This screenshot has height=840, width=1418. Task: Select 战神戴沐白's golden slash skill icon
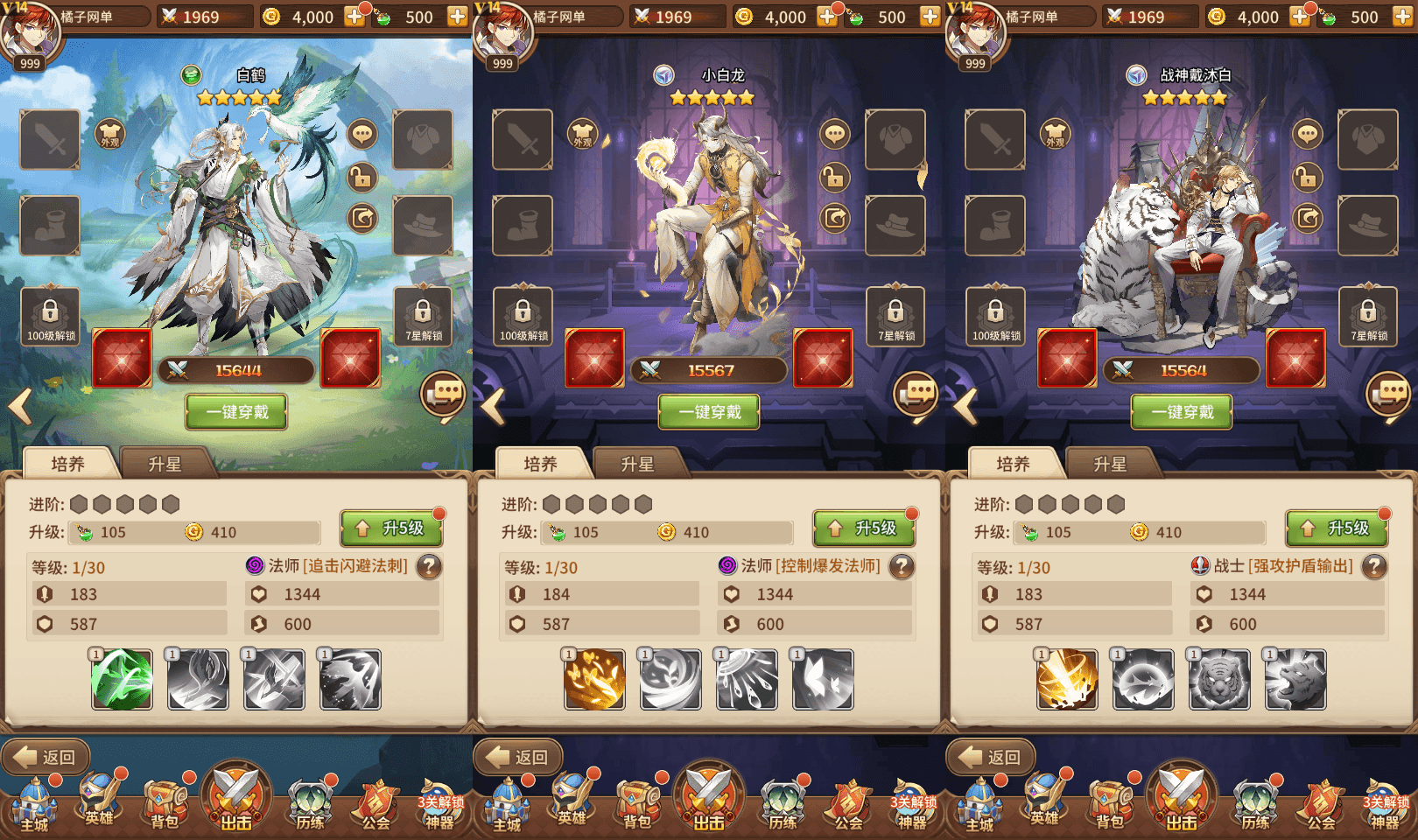click(1067, 679)
